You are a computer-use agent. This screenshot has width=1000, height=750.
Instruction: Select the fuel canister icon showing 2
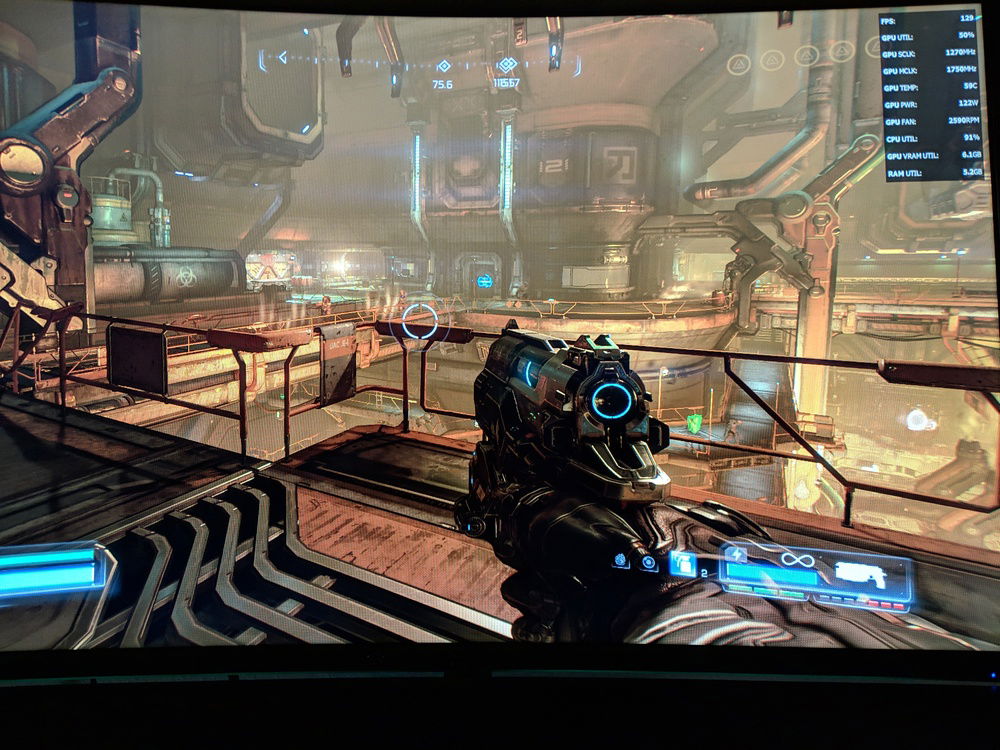pyautogui.click(x=683, y=565)
